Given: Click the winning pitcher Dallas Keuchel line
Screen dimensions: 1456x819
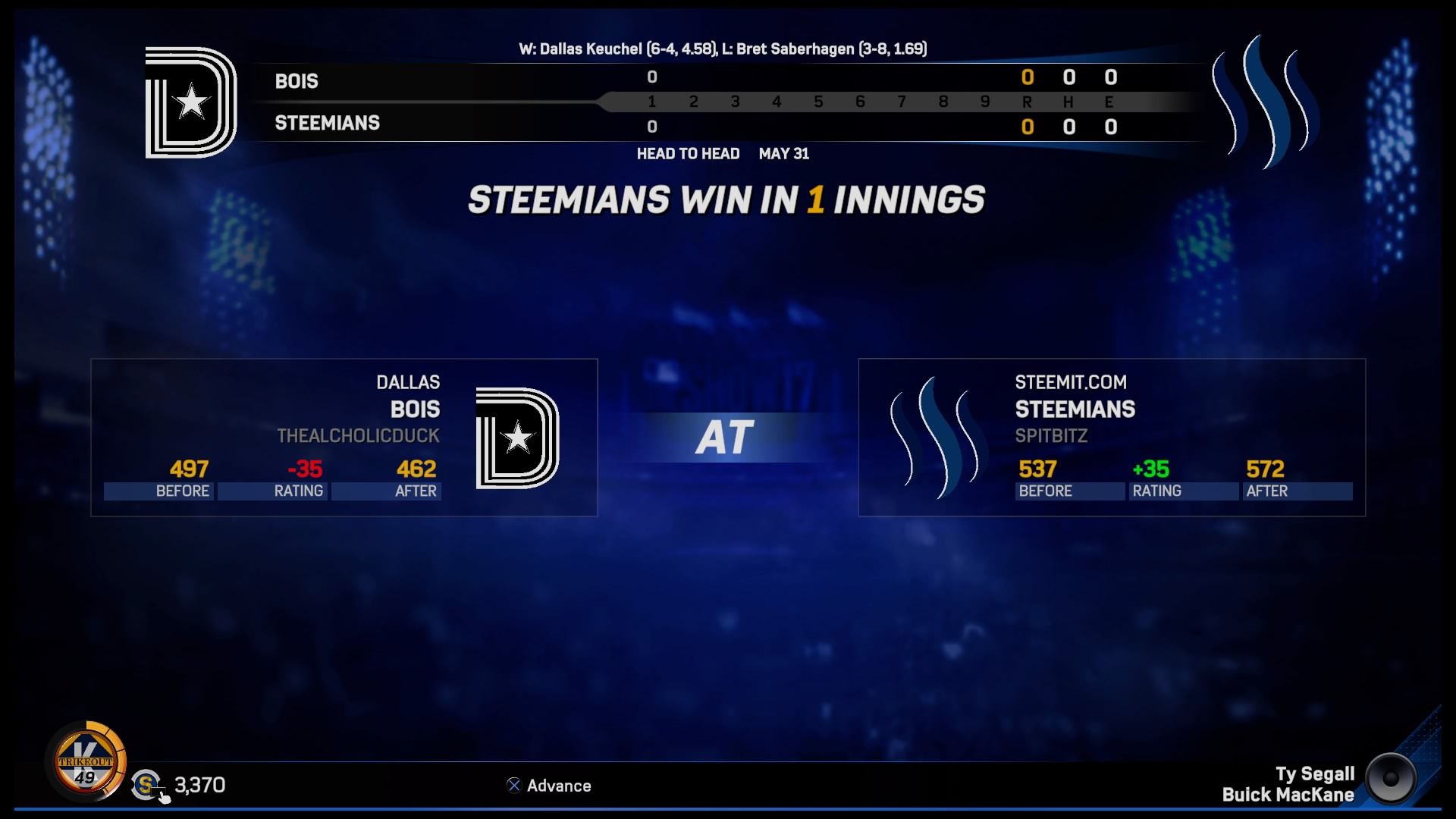Looking at the screenshot, I should point(616,49).
